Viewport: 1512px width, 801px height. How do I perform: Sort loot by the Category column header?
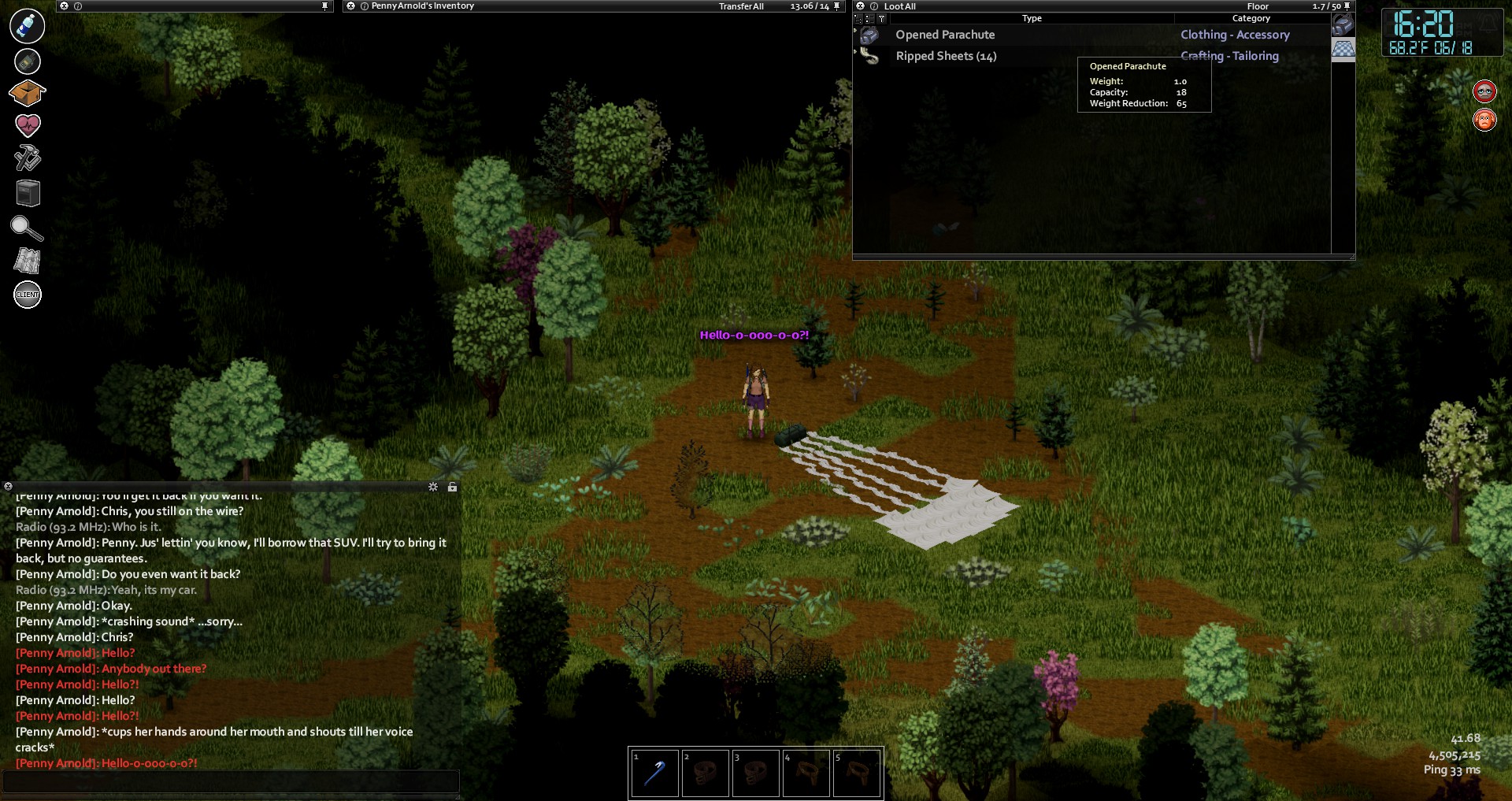click(1251, 18)
